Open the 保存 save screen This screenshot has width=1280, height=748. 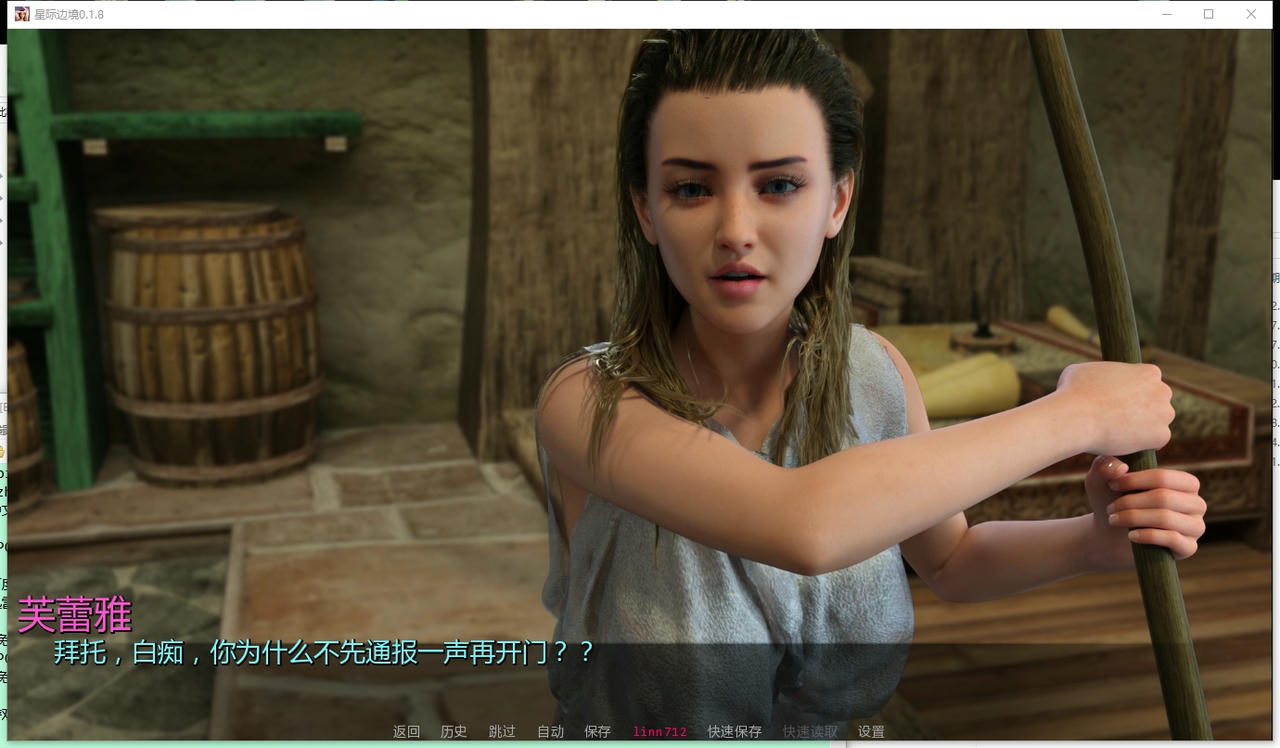click(x=596, y=731)
